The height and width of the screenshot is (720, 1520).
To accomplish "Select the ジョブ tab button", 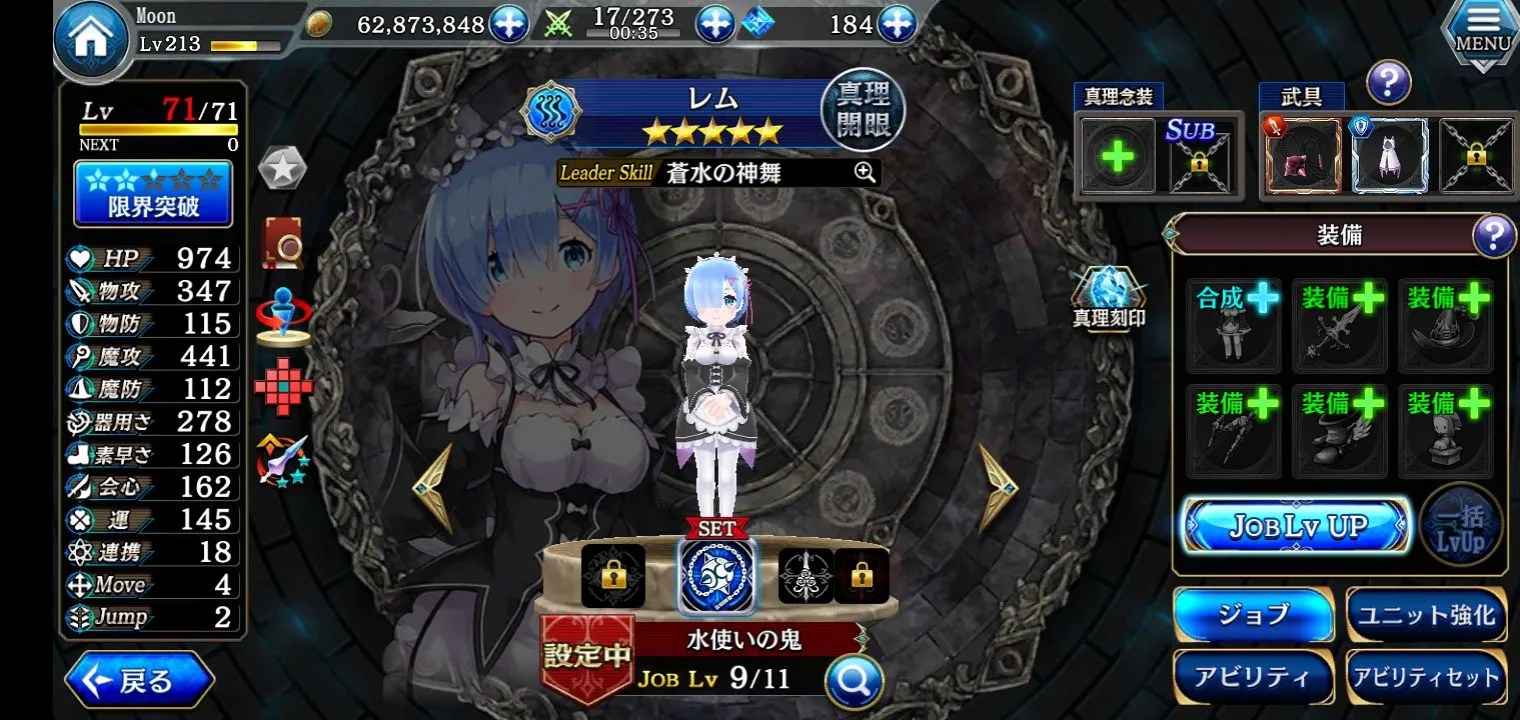I will [1253, 614].
